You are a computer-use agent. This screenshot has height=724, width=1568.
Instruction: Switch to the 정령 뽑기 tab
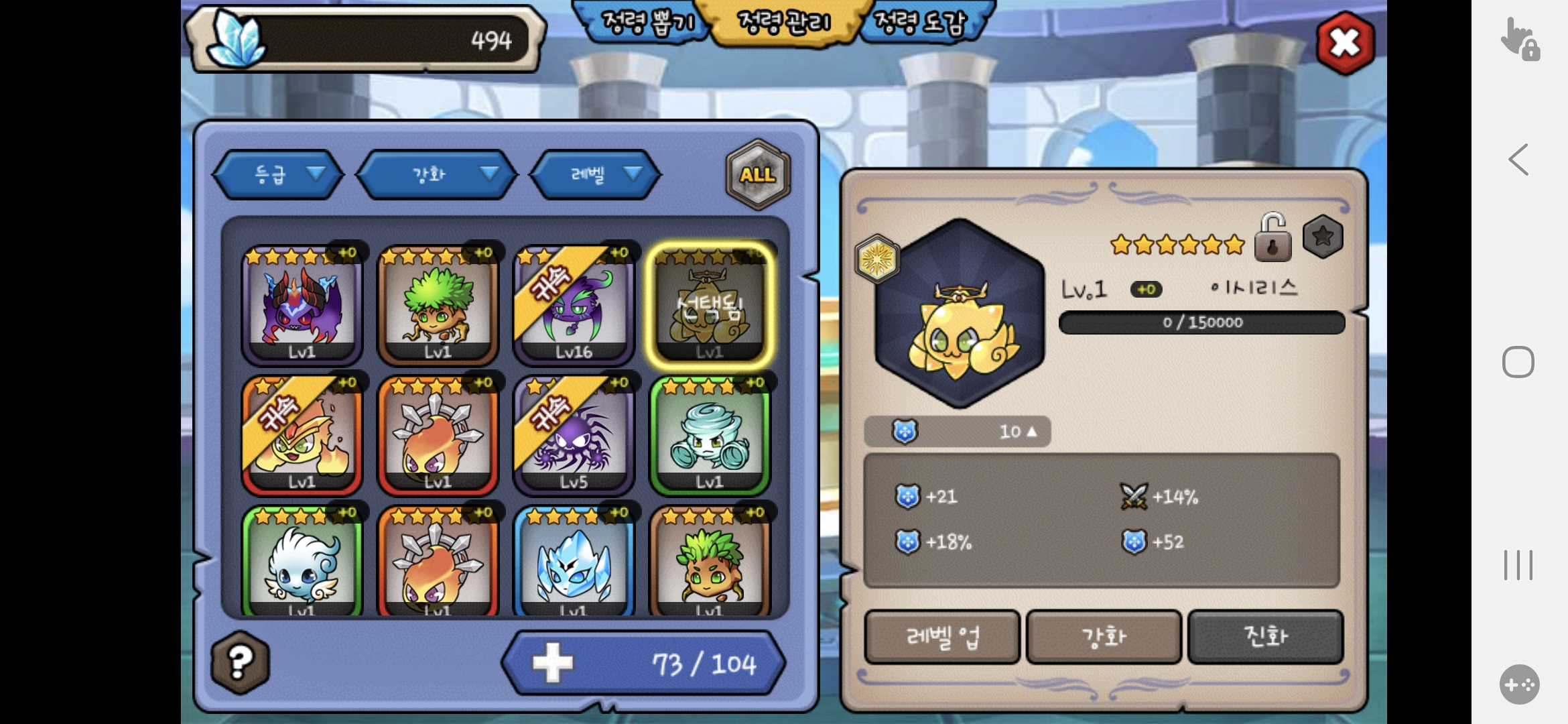[646, 23]
